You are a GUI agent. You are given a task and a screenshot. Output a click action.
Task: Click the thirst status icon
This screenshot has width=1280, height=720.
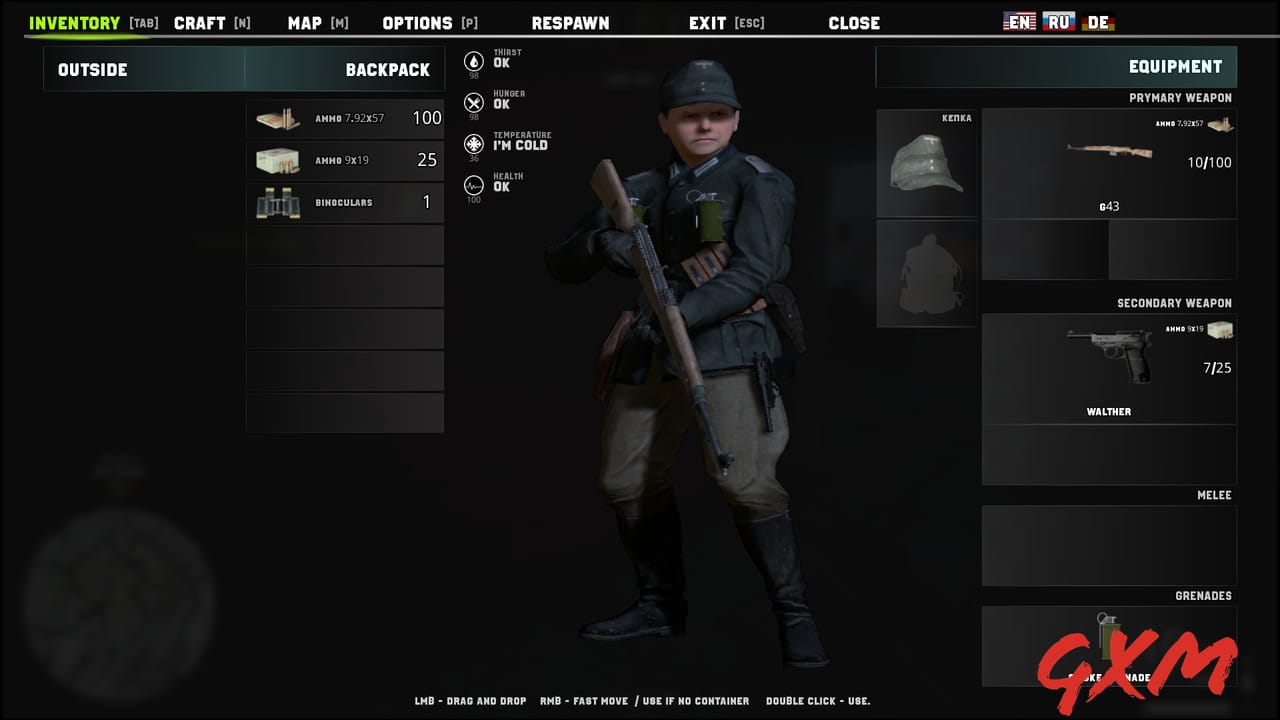(x=474, y=60)
